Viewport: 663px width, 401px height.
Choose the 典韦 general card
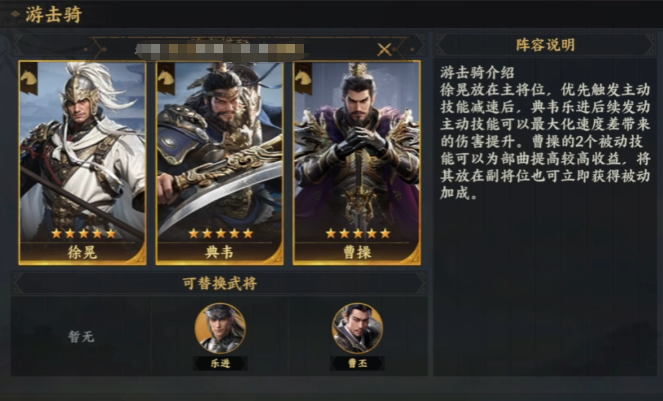point(219,162)
